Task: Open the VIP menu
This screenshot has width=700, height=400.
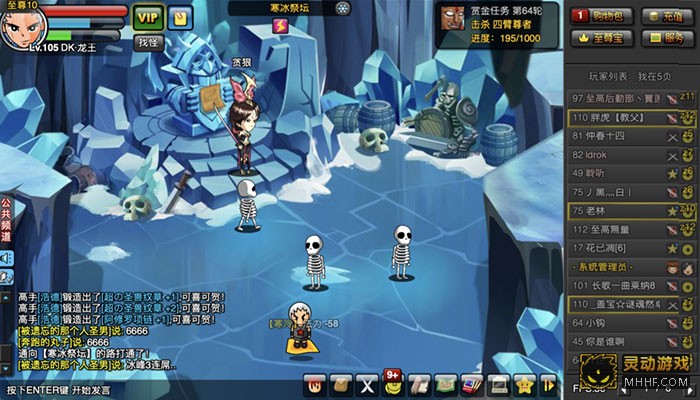Action: [148, 17]
